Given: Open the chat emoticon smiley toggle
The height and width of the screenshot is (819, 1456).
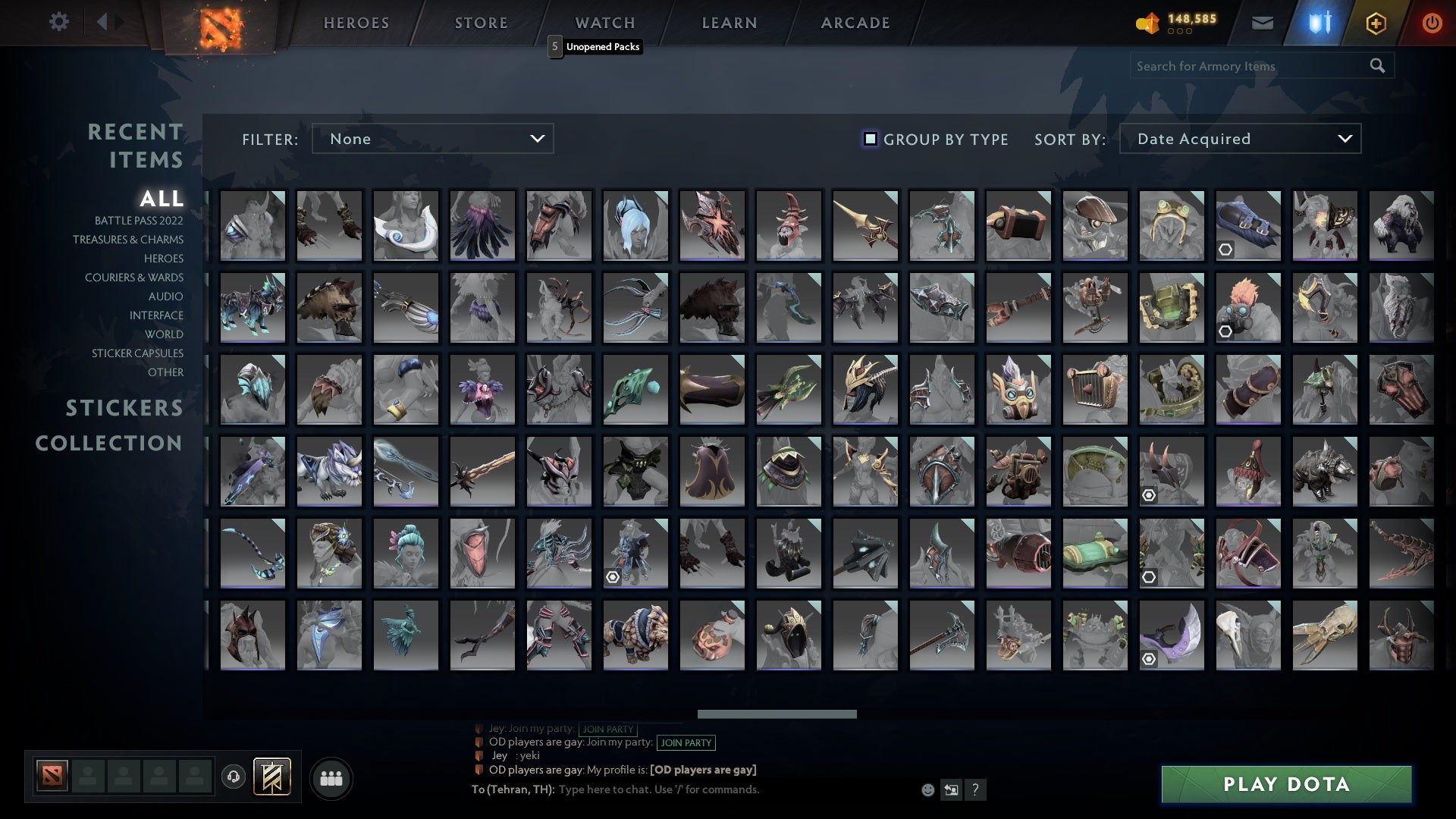Looking at the screenshot, I should [x=927, y=789].
